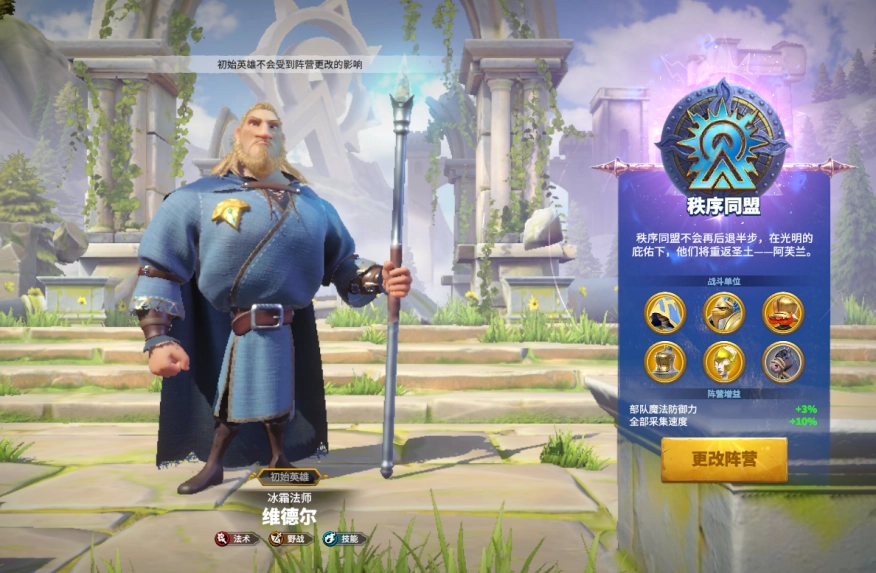Open the 技能 skill talent tag
This screenshot has height=573, width=876.
(x=343, y=539)
